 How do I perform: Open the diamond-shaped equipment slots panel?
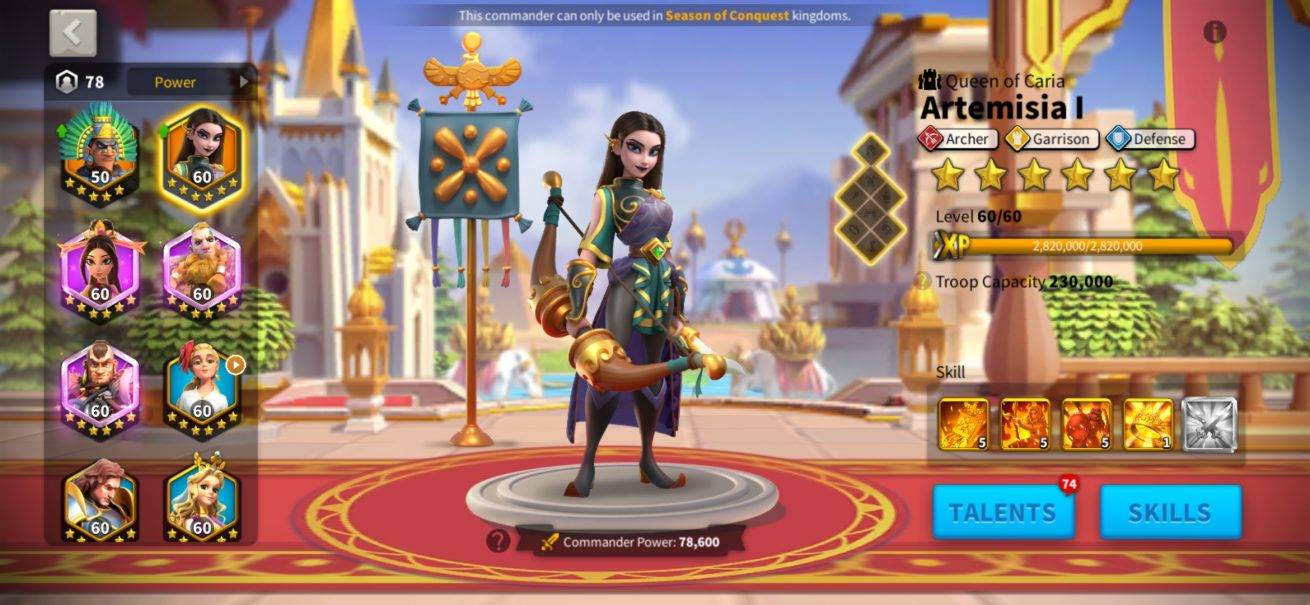coord(870,198)
